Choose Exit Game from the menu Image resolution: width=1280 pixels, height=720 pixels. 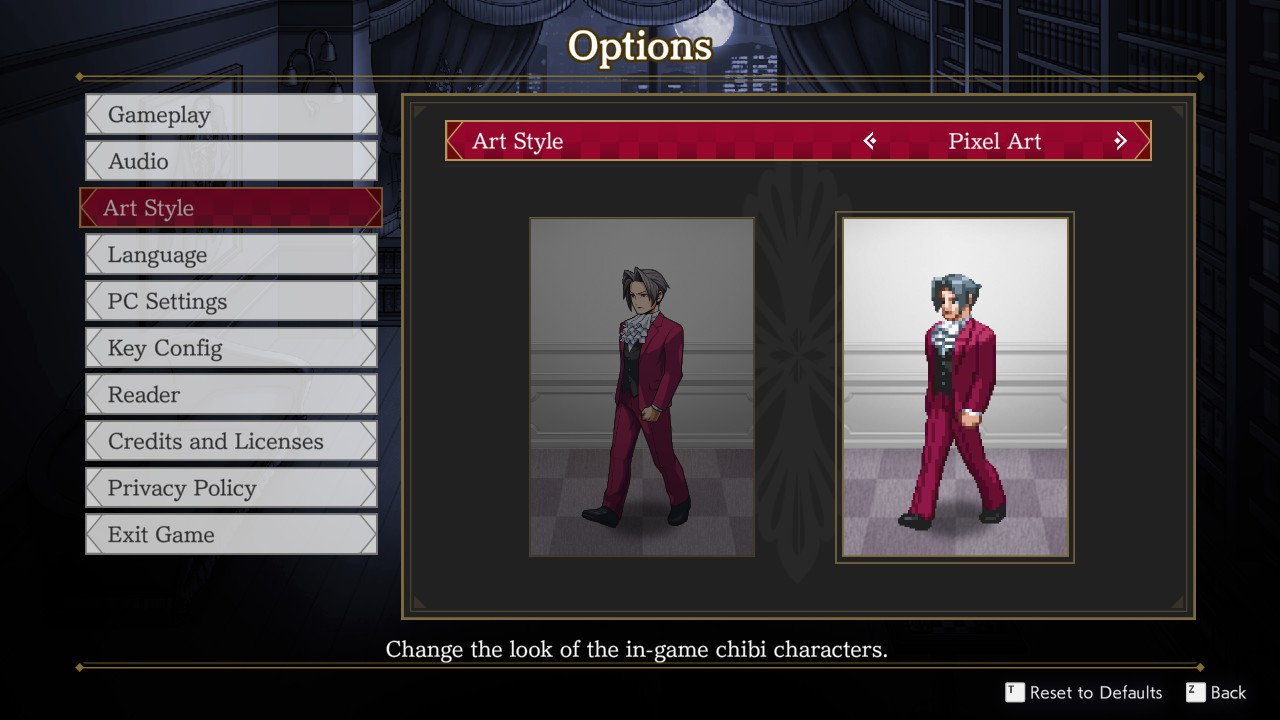pyautogui.click(x=231, y=535)
